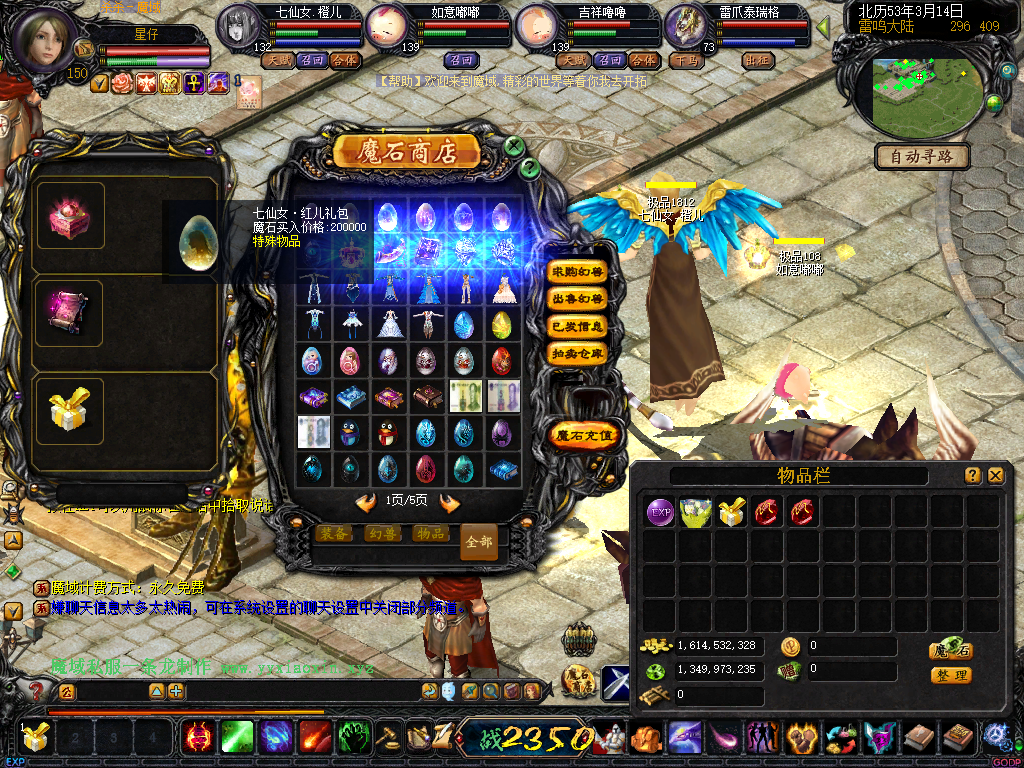Viewport: 1024px width, 768px height.
Task: Open the 魔石 button in inventory panel
Action: coord(950,650)
